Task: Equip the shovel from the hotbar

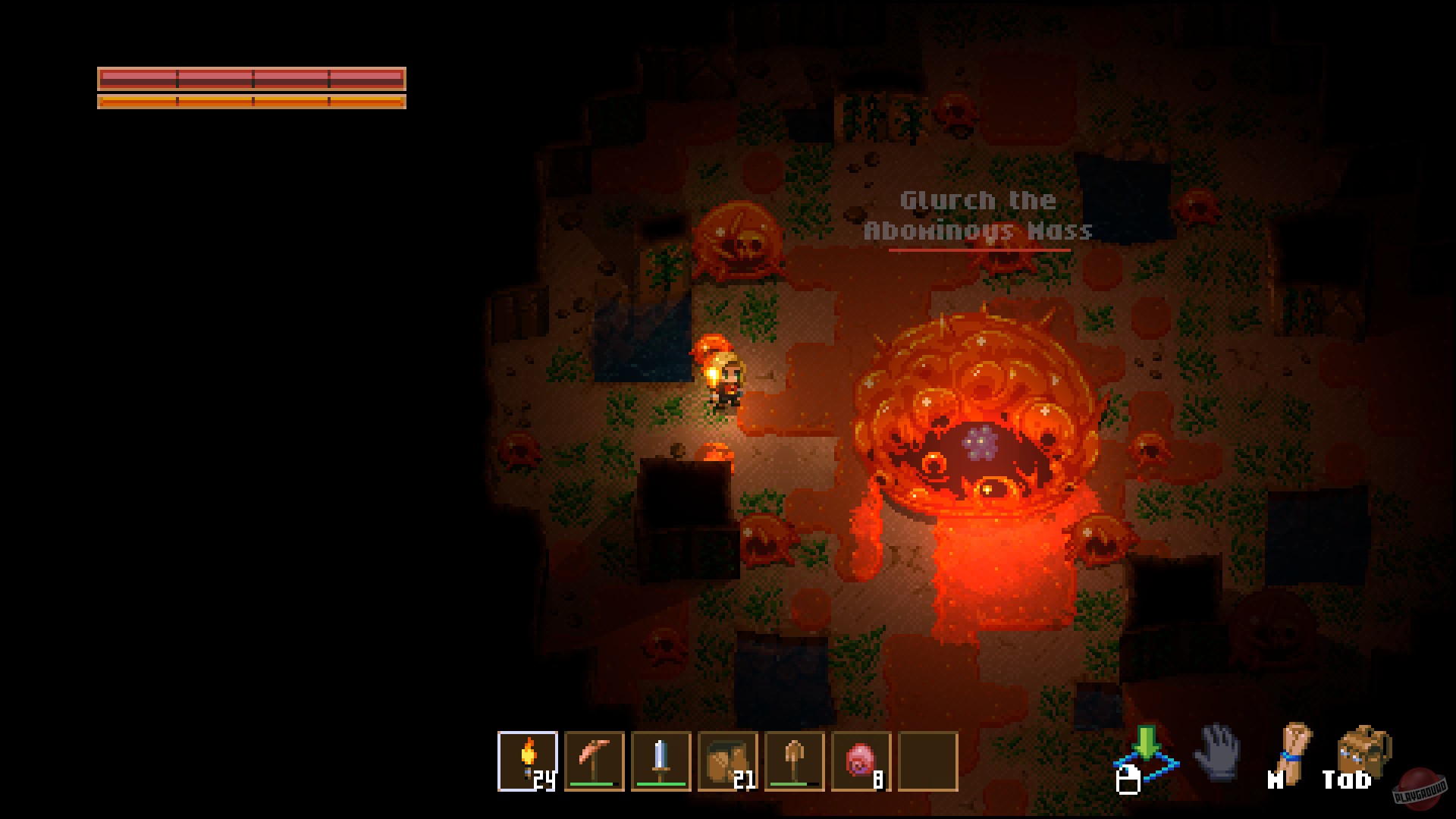Action: click(794, 761)
